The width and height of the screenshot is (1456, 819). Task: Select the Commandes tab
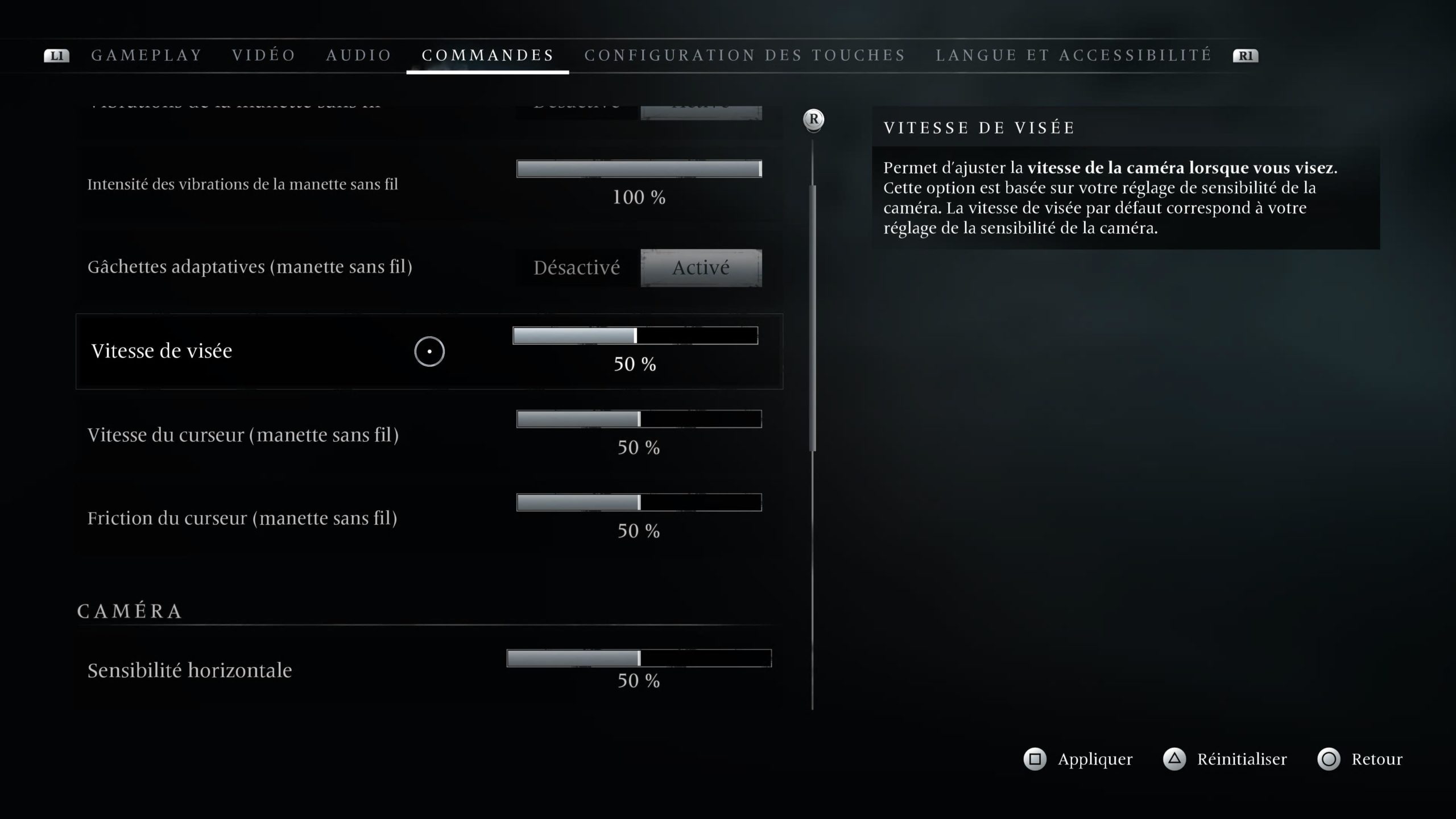coord(487,55)
